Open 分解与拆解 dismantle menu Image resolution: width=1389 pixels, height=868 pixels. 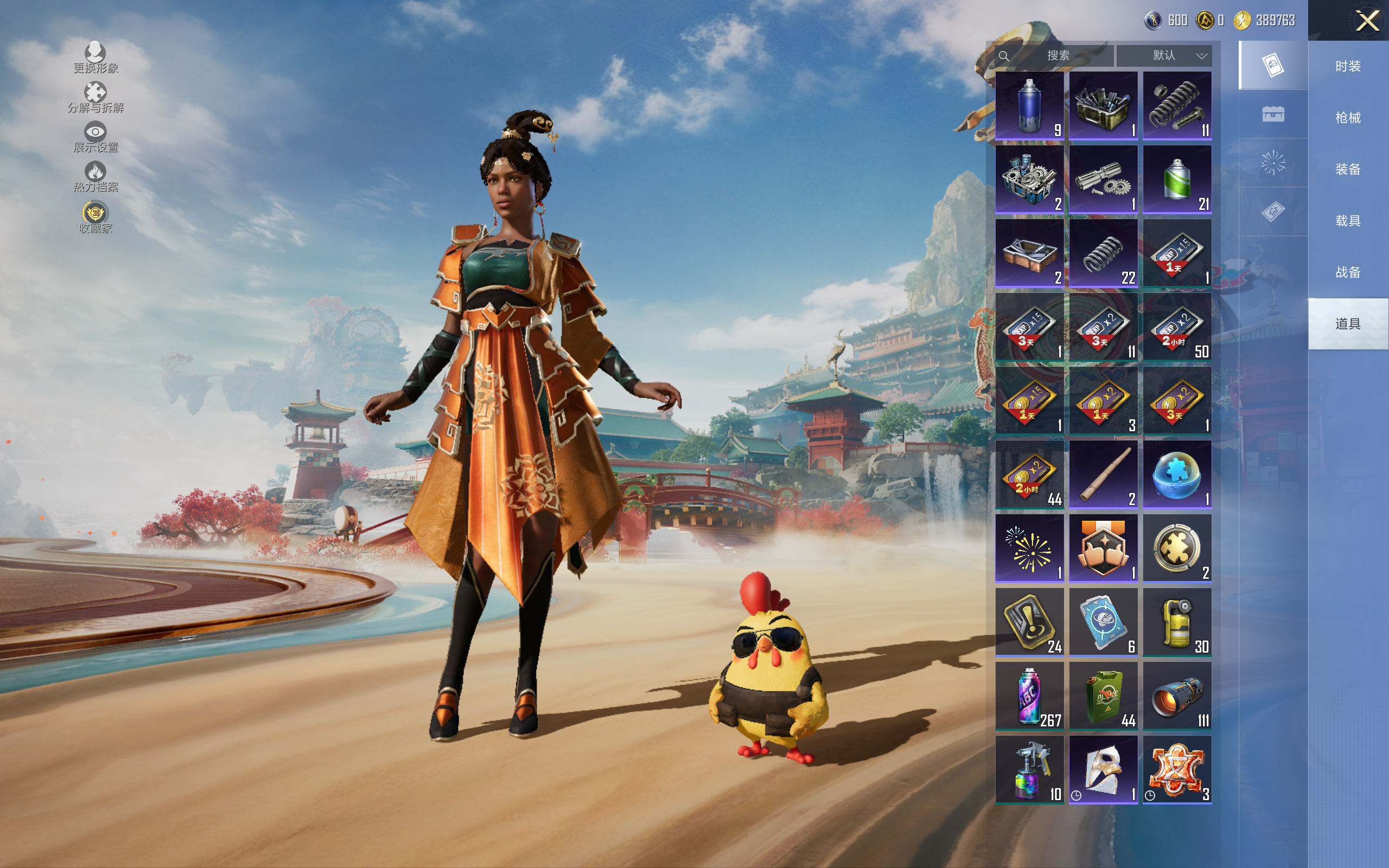point(95,97)
